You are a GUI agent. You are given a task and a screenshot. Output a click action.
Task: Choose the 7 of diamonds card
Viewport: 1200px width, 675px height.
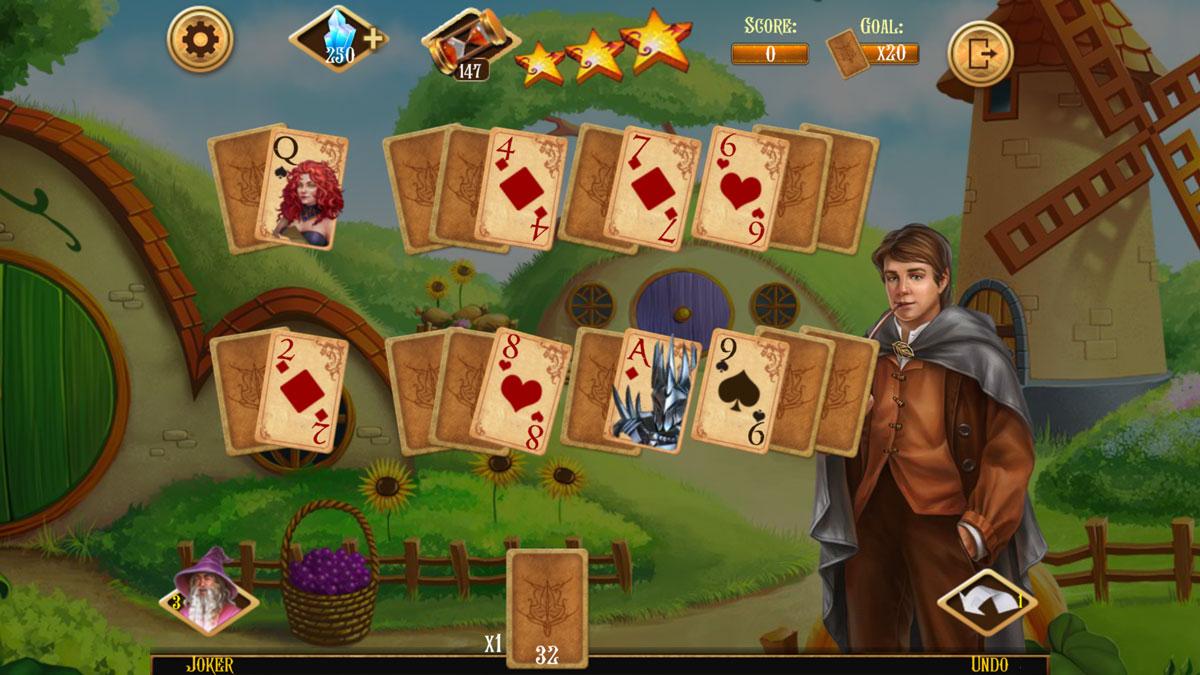[651, 188]
